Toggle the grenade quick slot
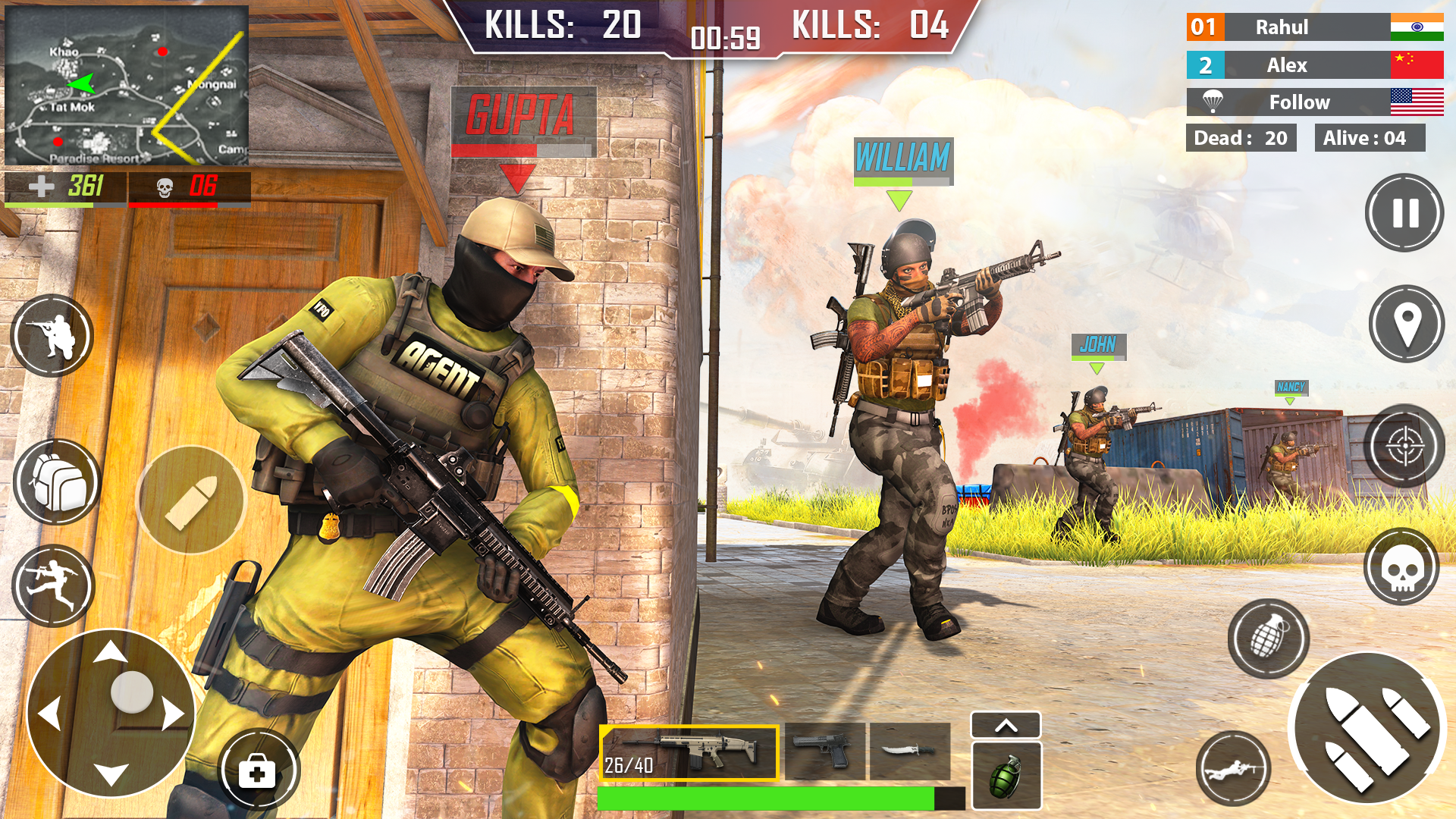Image resolution: width=1456 pixels, height=819 pixels. click(x=1006, y=774)
